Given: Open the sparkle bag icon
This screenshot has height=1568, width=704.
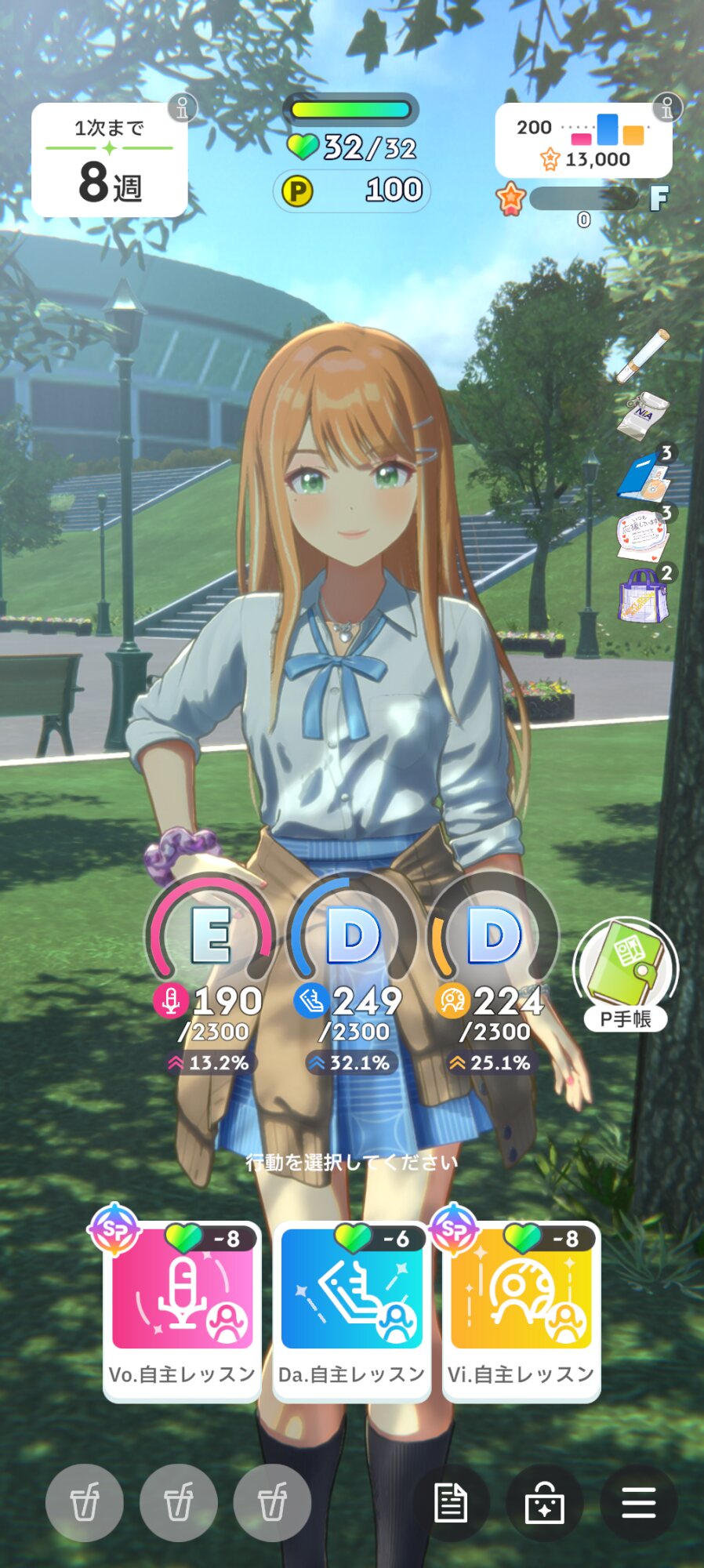Looking at the screenshot, I should pyautogui.click(x=545, y=1503).
